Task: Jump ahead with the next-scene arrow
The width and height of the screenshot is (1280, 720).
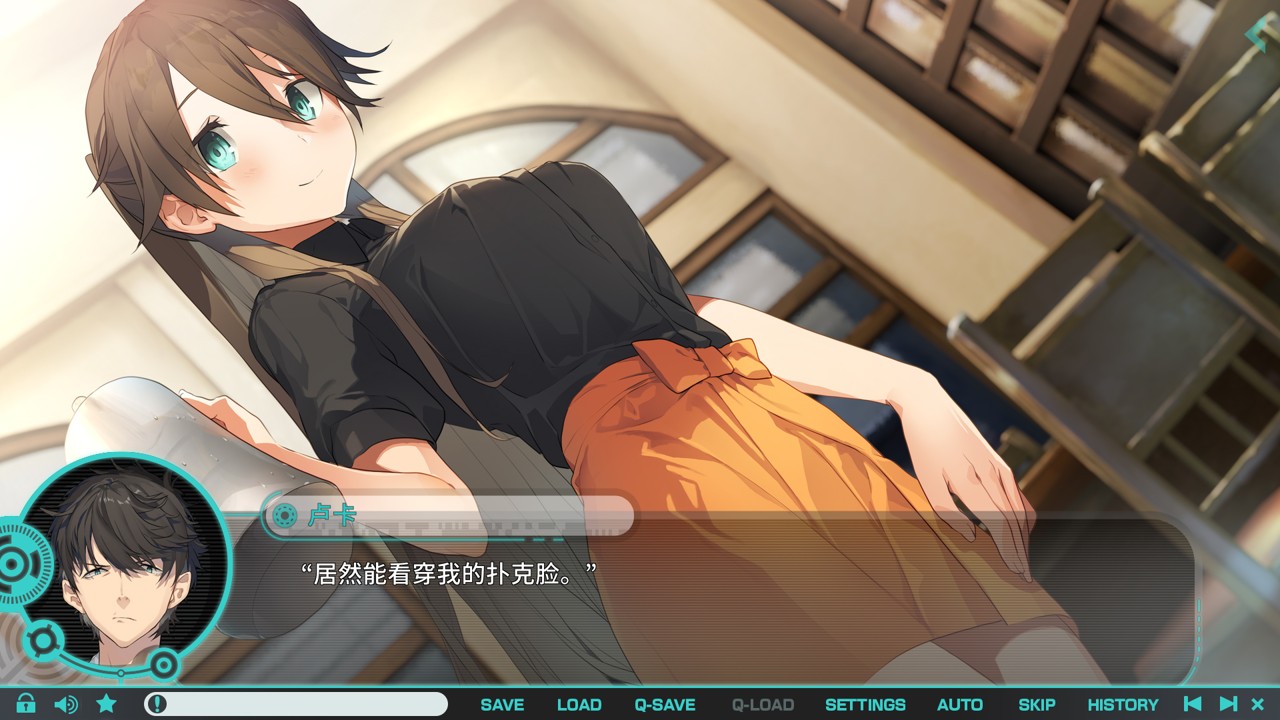Action: tap(1229, 704)
